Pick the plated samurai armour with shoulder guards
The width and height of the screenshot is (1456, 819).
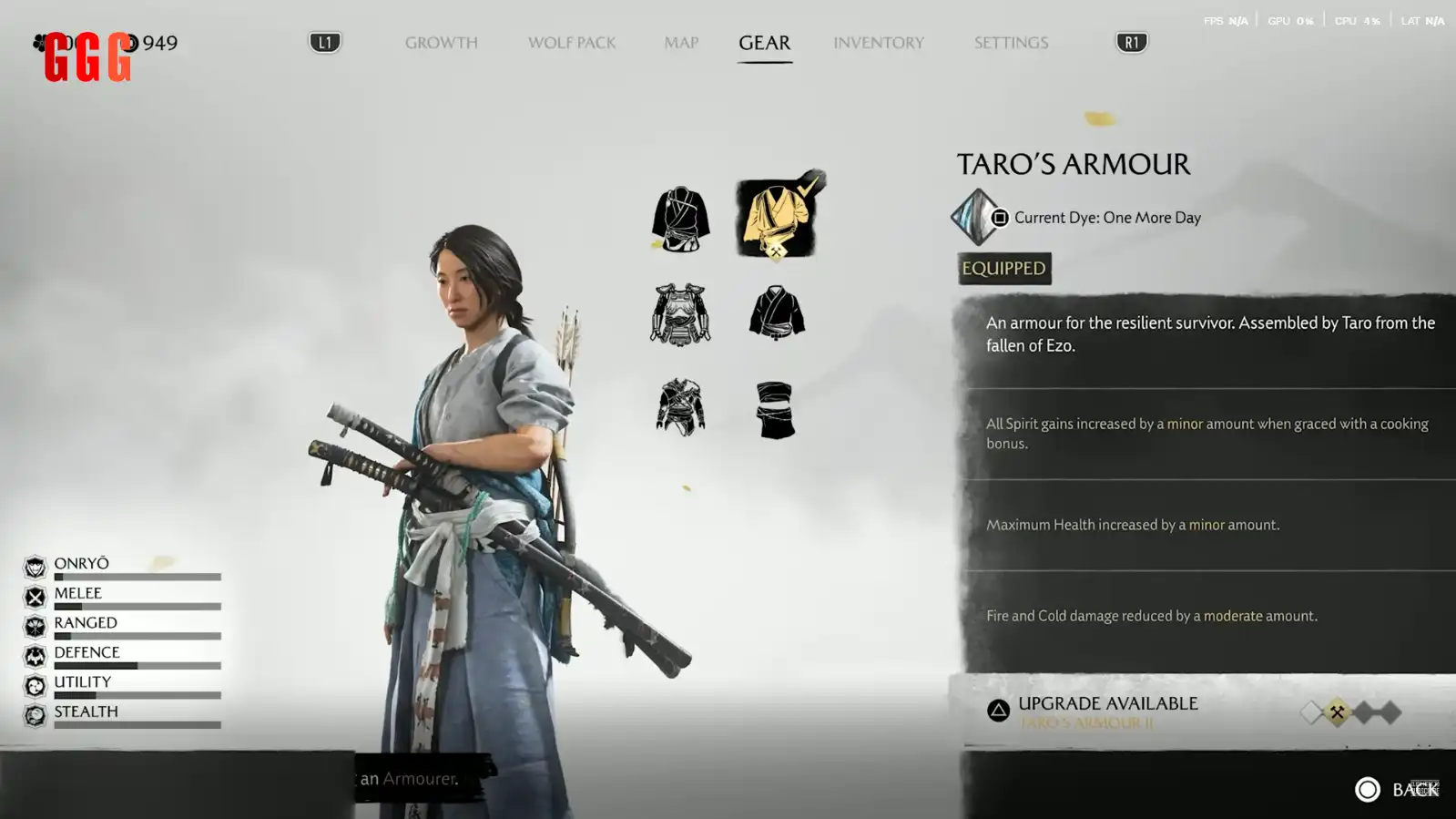click(680, 314)
